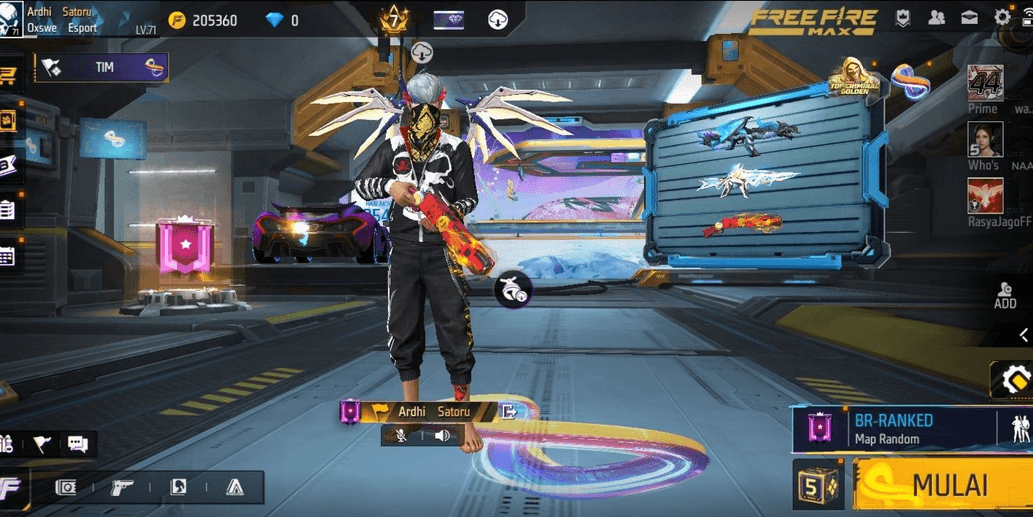Select friend Prime's avatar
1033x517 pixels.
point(985,83)
